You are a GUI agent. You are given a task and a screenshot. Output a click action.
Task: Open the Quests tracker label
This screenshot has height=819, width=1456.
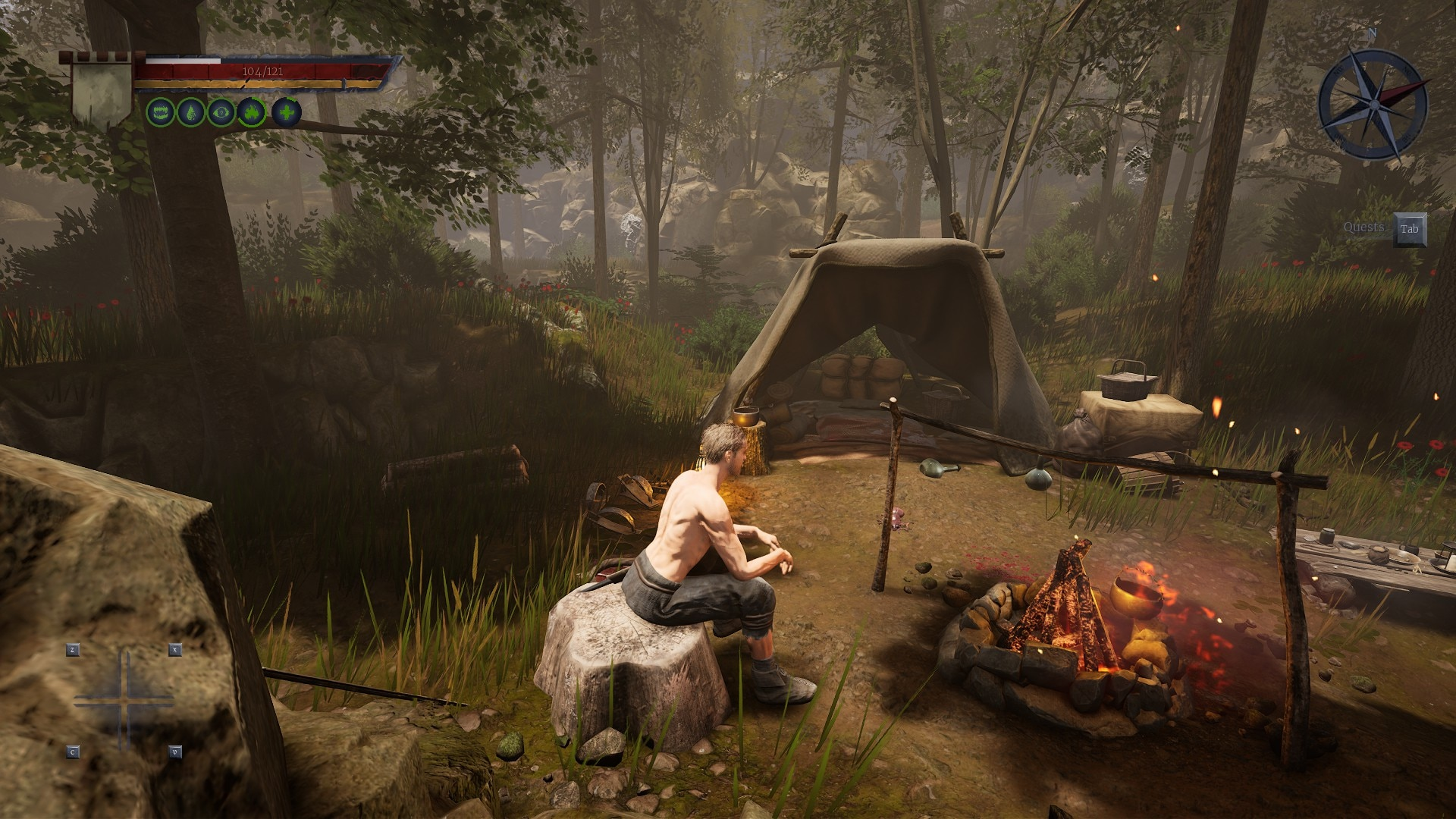(x=1363, y=227)
